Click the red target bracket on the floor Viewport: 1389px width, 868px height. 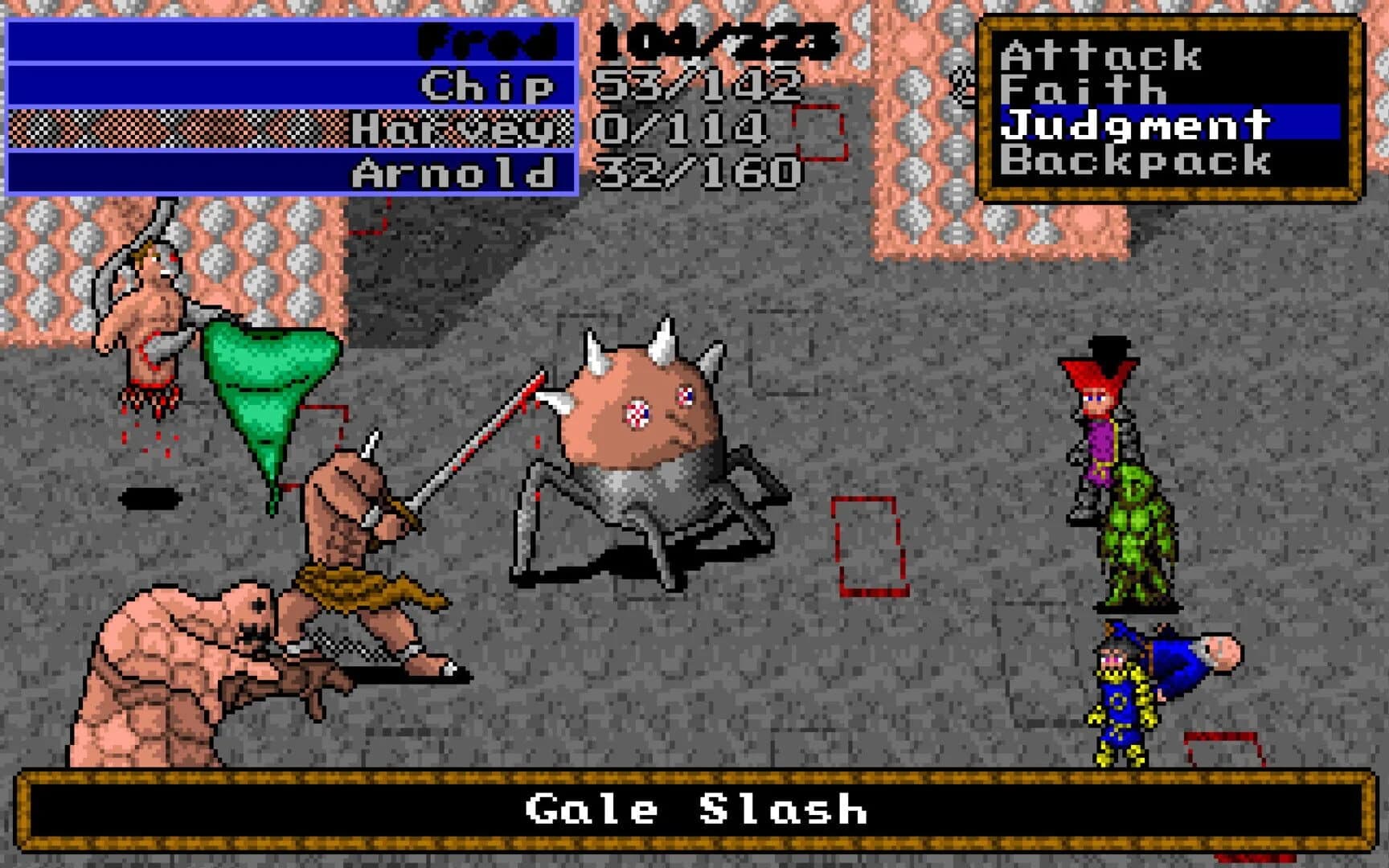pos(867,547)
